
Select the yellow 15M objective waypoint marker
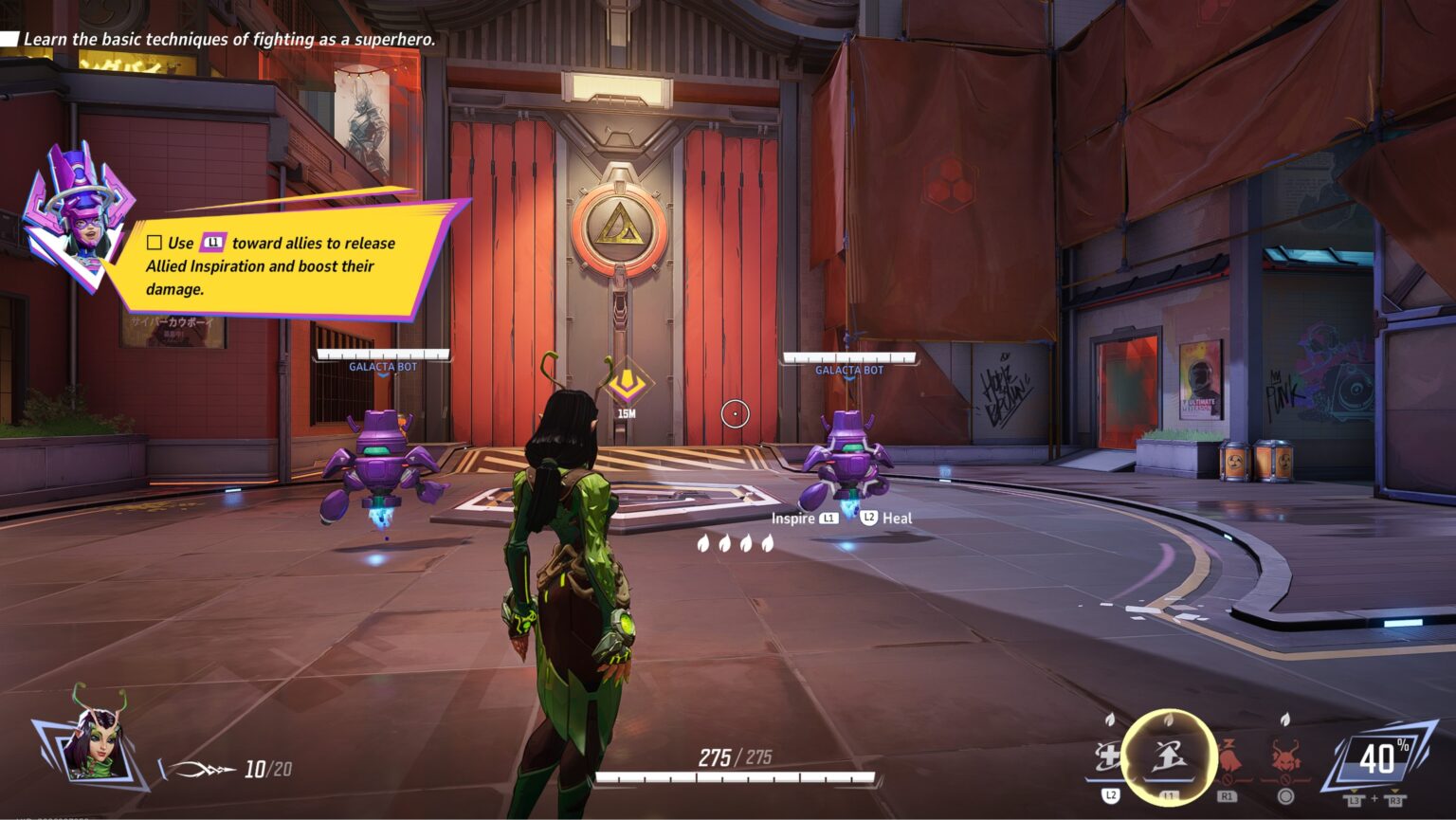point(626,384)
